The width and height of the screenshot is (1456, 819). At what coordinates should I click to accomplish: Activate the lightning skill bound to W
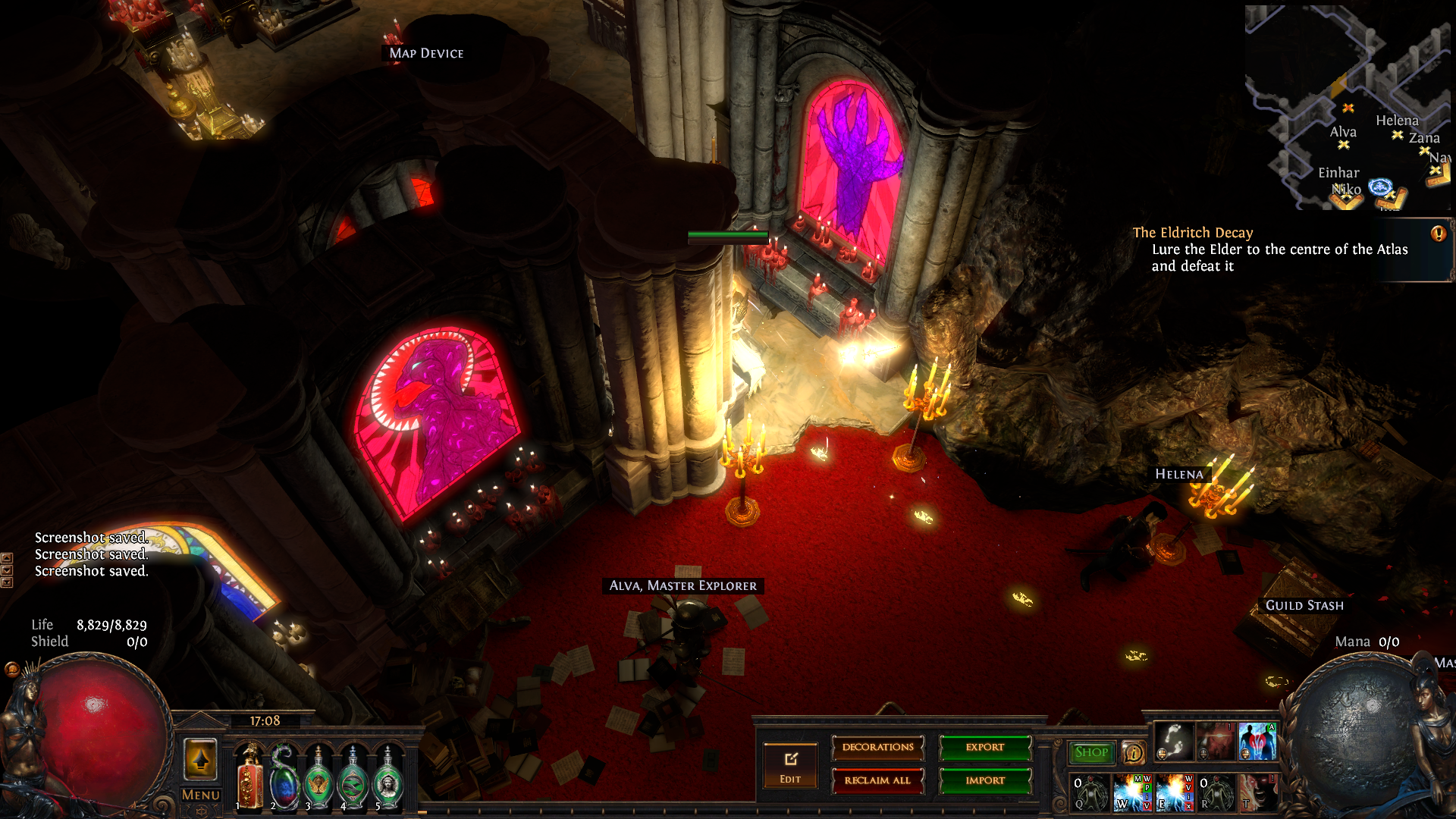1131,792
